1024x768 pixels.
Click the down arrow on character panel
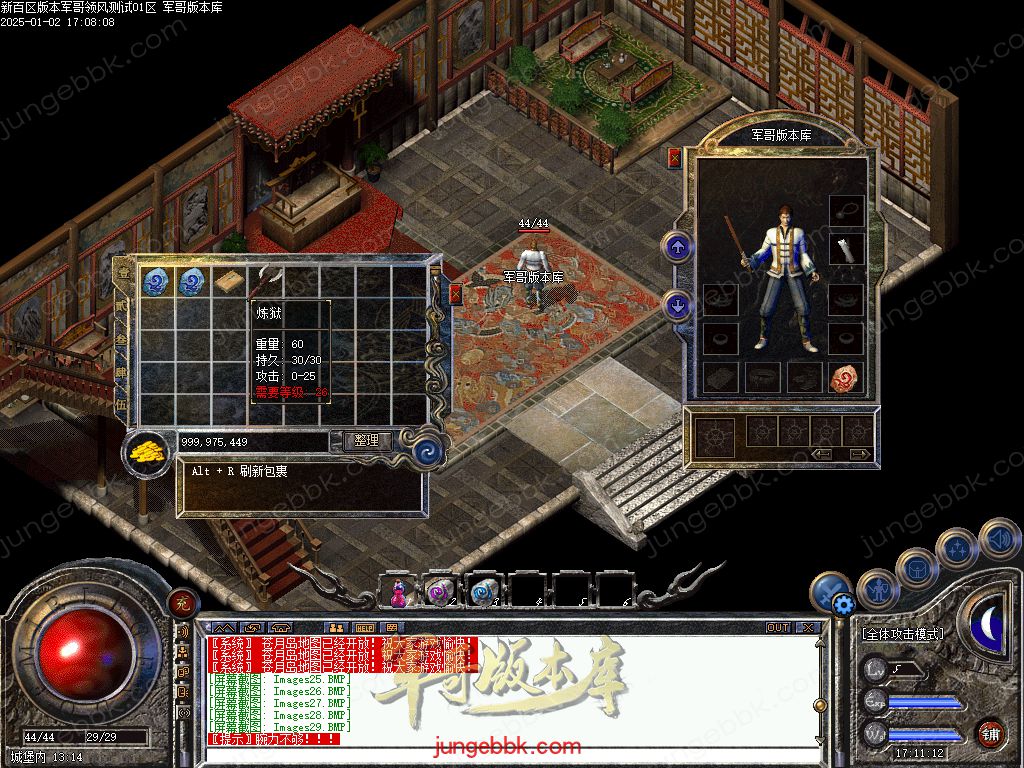point(677,305)
